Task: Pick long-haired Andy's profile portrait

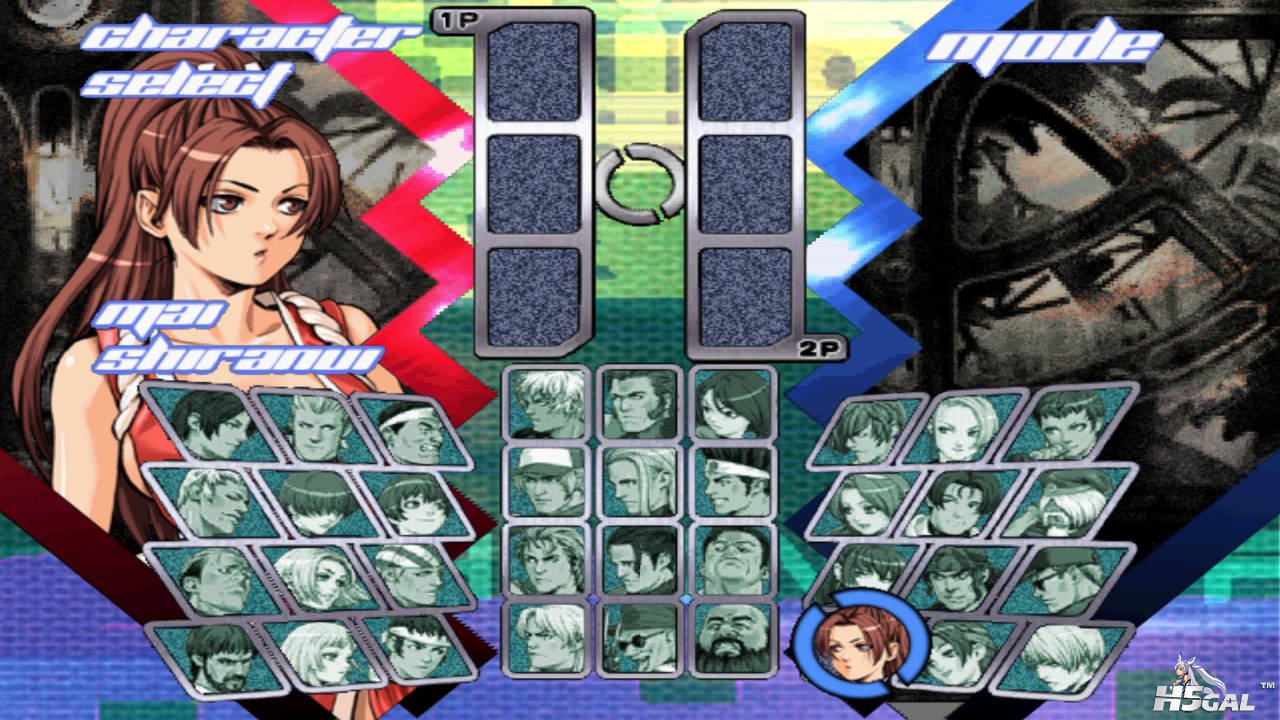Action: 639,481
